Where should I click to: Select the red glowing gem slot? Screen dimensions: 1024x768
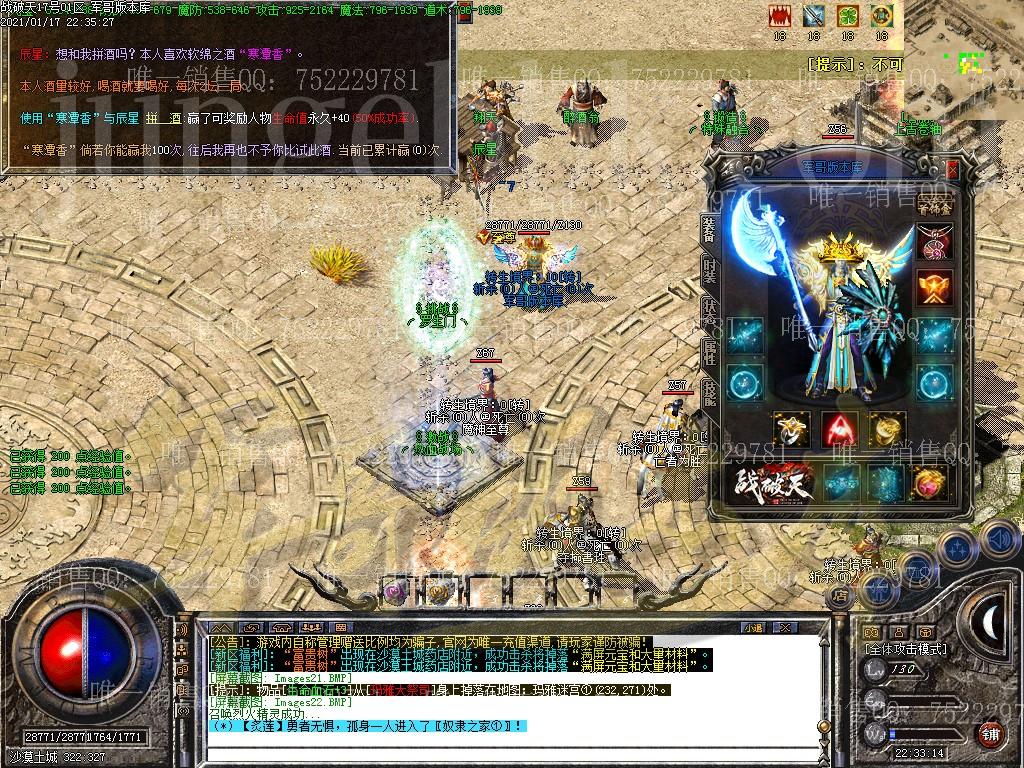tap(840, 430)
